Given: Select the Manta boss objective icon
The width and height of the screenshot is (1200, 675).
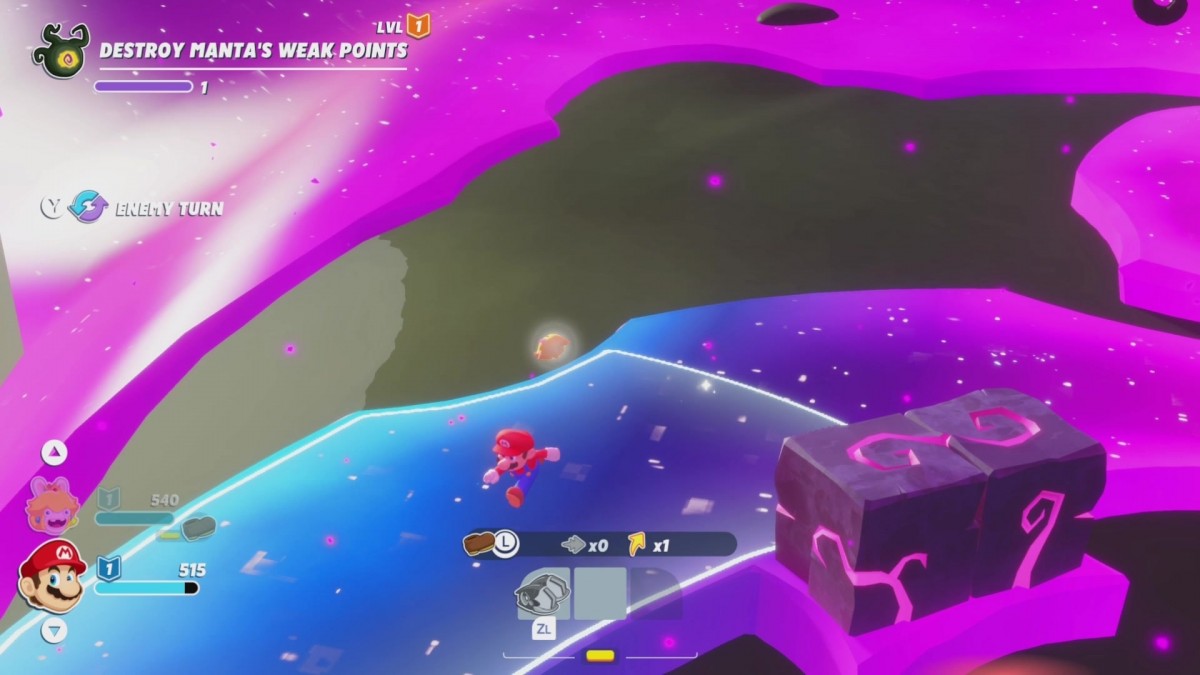Looking at the screenshot, I should pyautogui.click(x=60, y=51).
